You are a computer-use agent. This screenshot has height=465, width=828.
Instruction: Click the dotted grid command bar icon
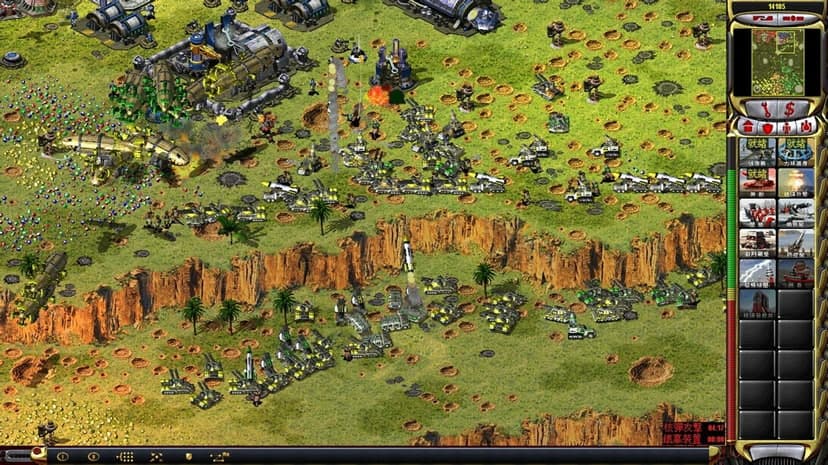(125, 456)
